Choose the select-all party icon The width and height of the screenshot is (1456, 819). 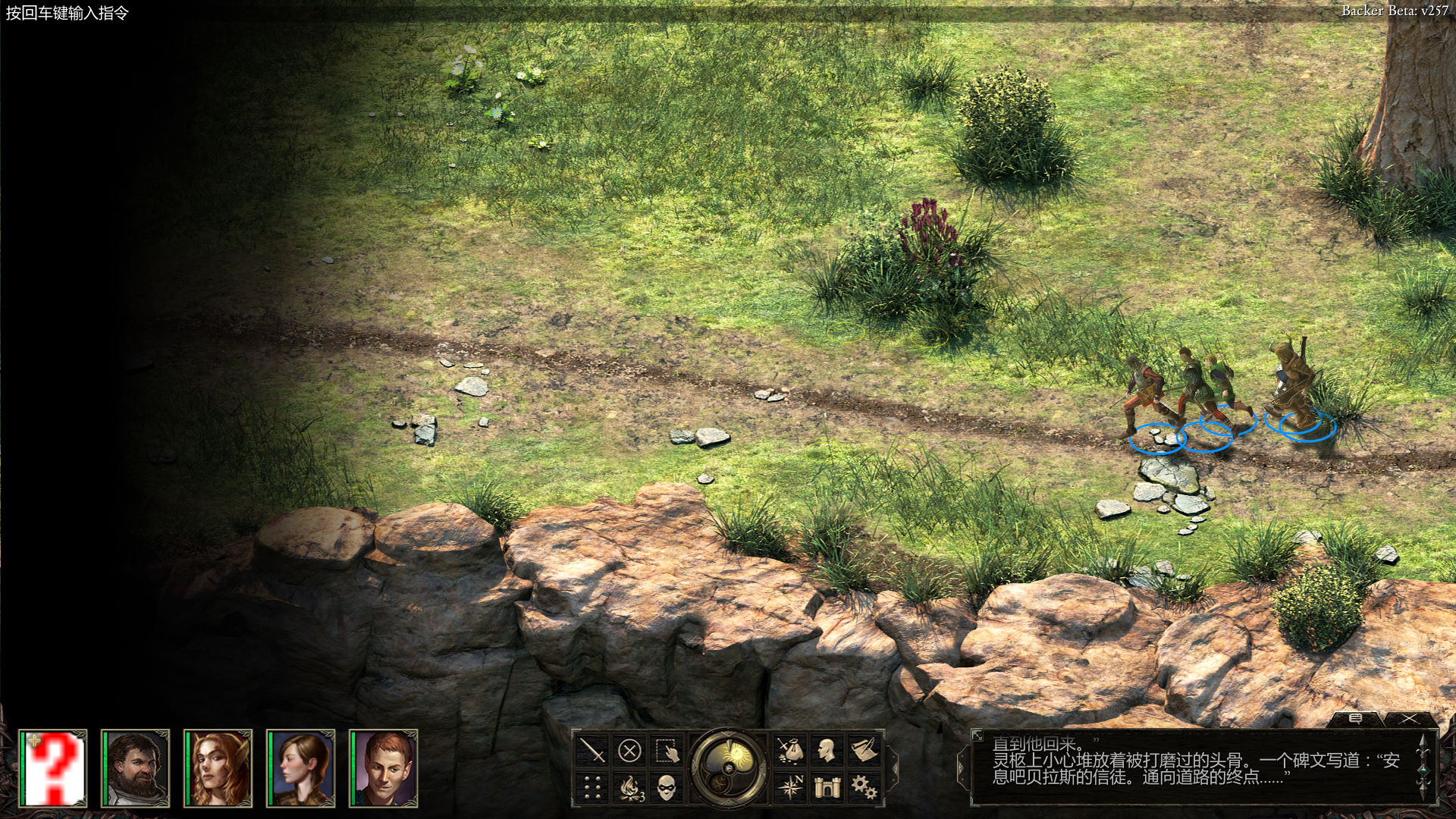(667, 751)
